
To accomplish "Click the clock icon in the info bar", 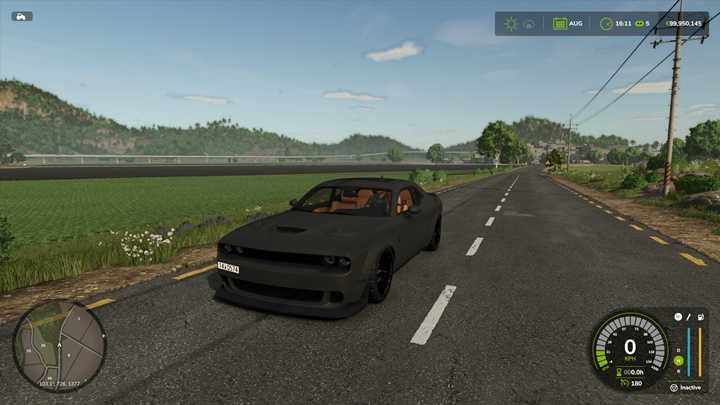I will [x=606, y=23].
